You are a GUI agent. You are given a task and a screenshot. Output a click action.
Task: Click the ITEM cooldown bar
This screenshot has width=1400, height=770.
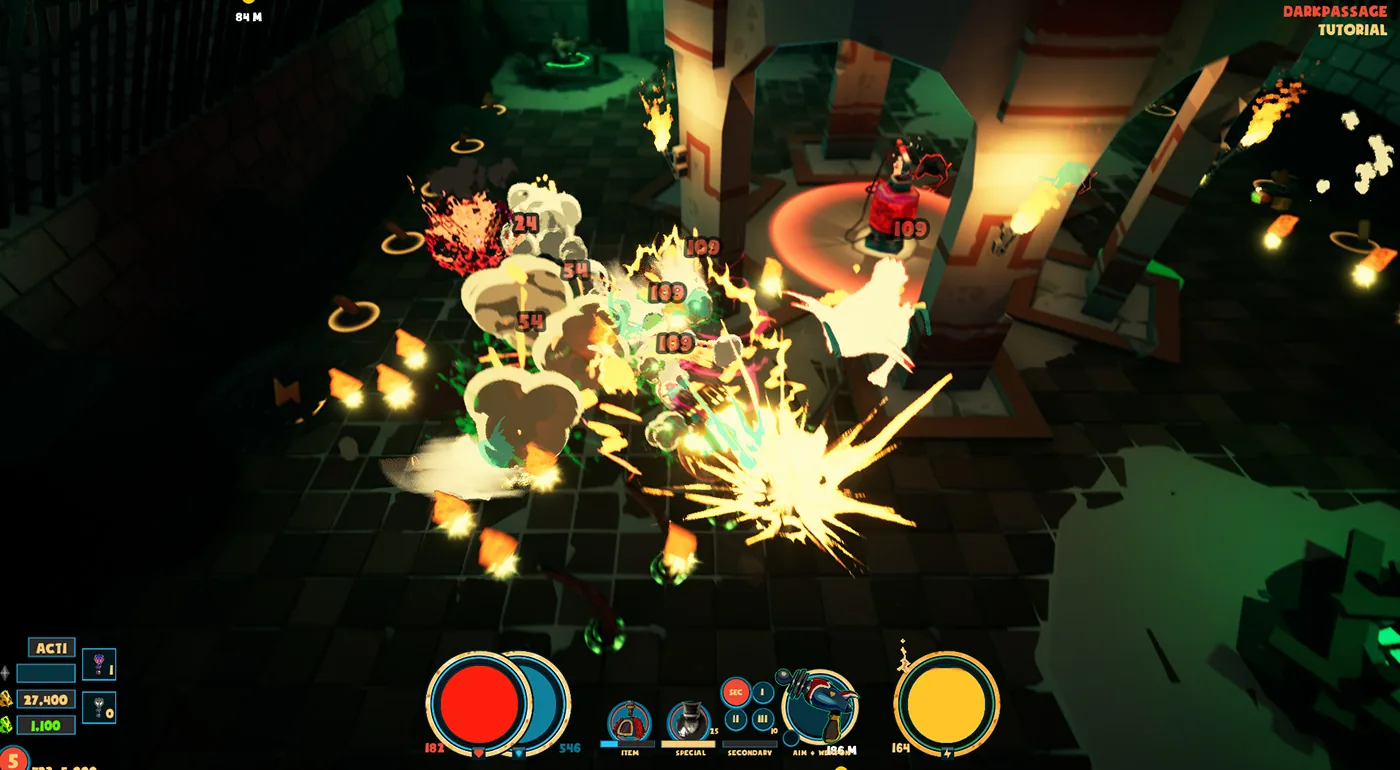627,742
